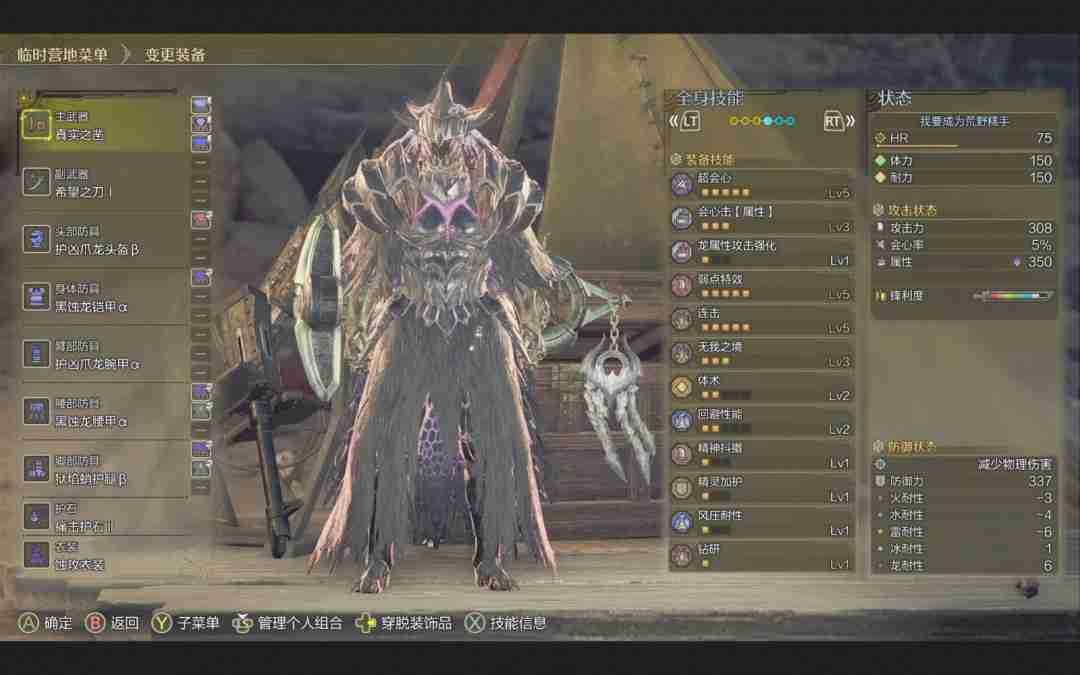This screenshot has width=1080, height=675.
Task: Choose the 回避性能 skill row
Action: [x=762, y=422]
